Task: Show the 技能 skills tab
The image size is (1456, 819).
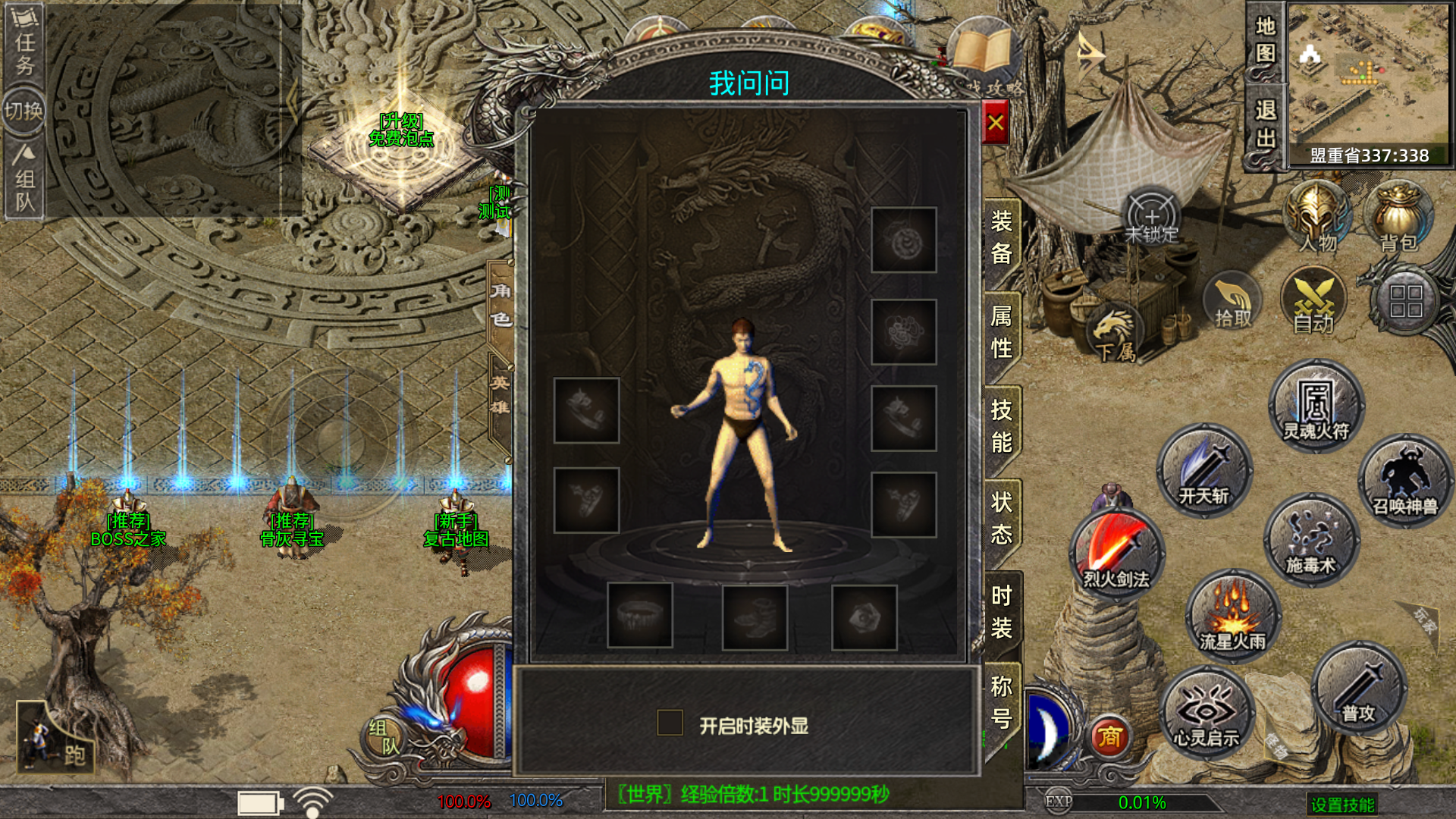Action: [1001, 425]
